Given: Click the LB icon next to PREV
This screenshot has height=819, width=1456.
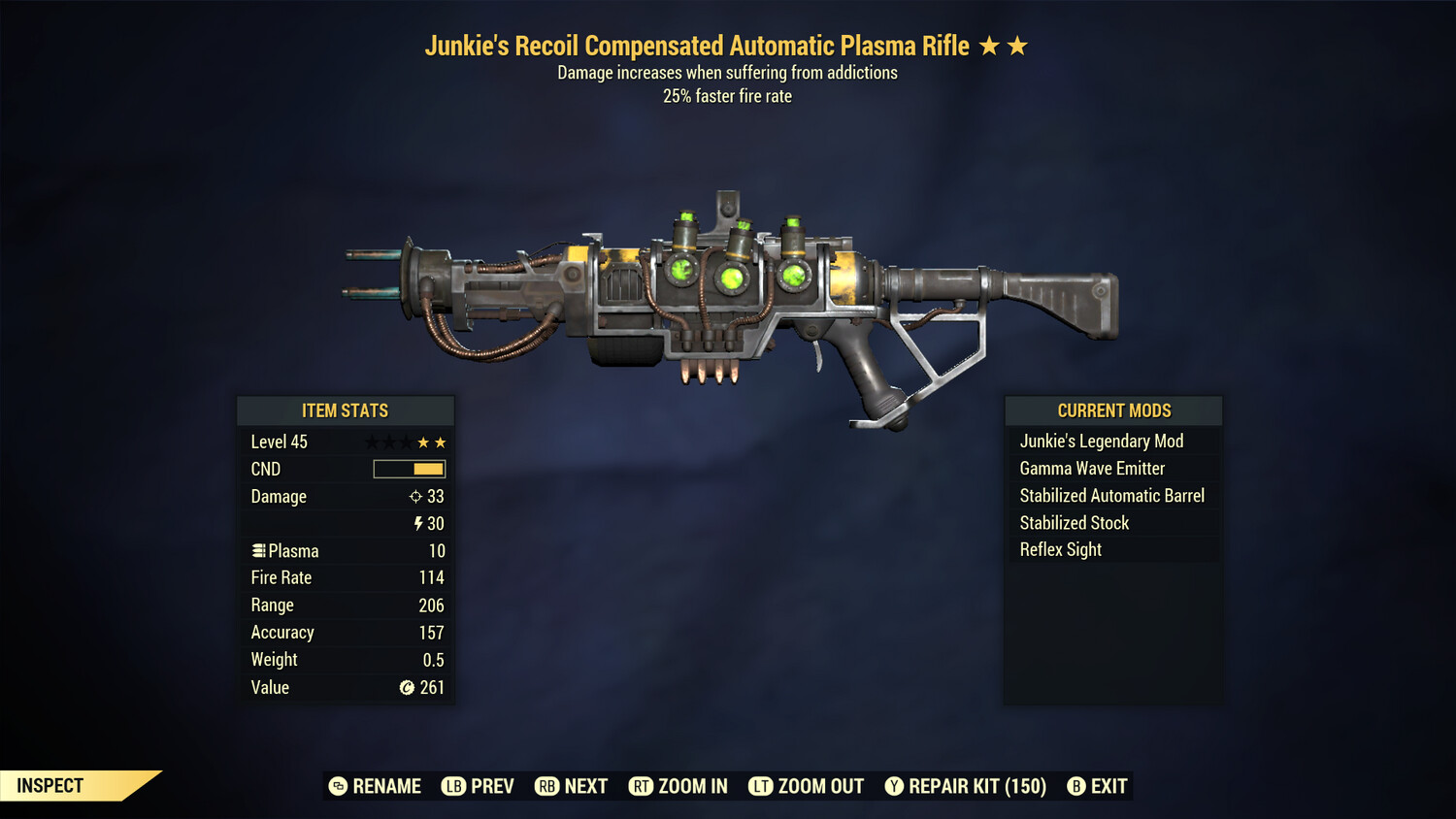Looking at the screenshot, I should tap(452, 786).
